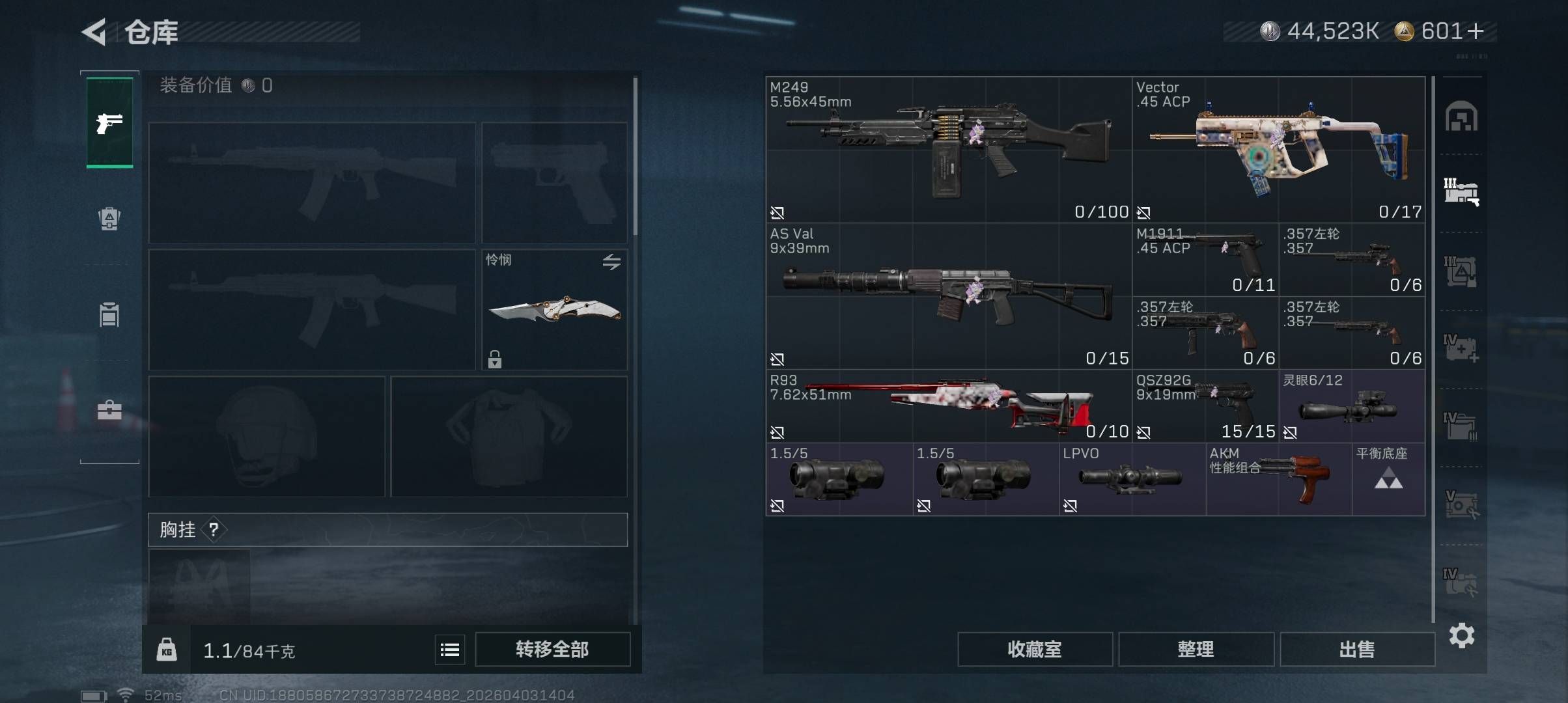Choose the LPVO scope item

pos(1132,479)
